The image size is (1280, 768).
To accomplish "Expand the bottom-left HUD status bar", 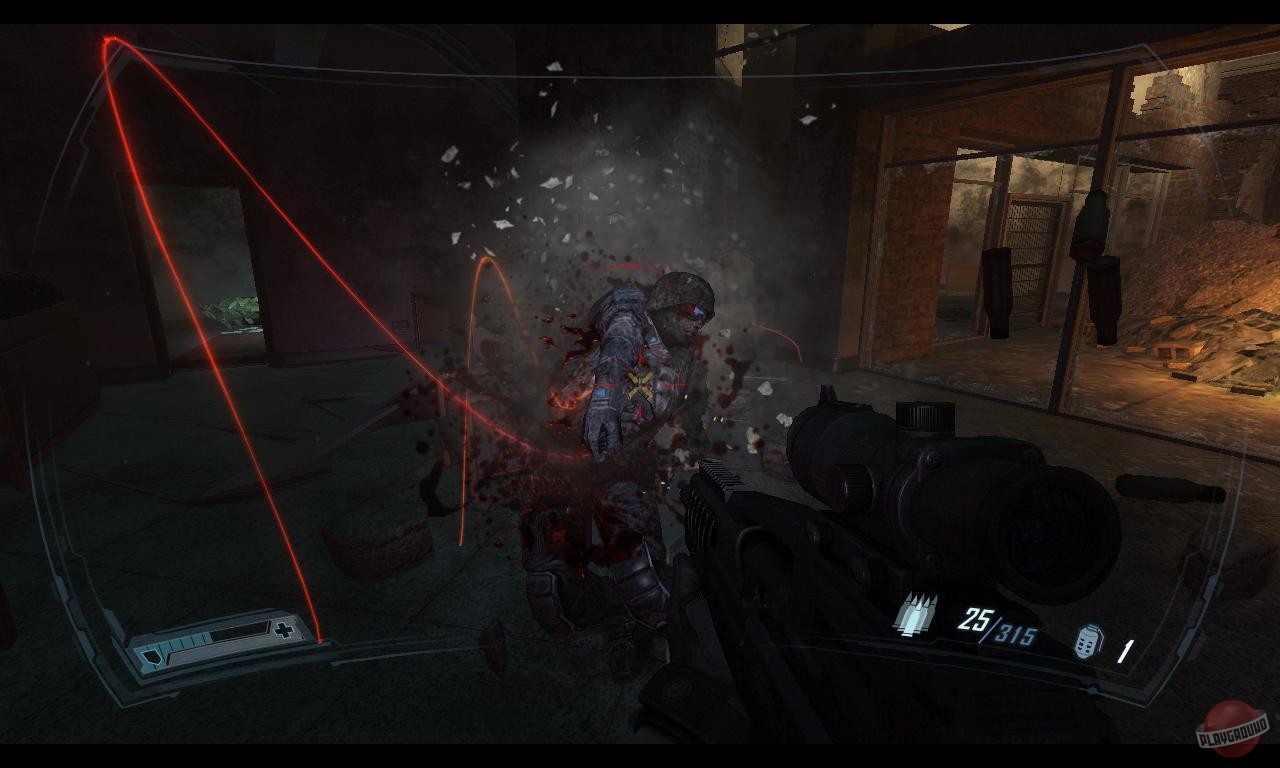I will [222, 644].
